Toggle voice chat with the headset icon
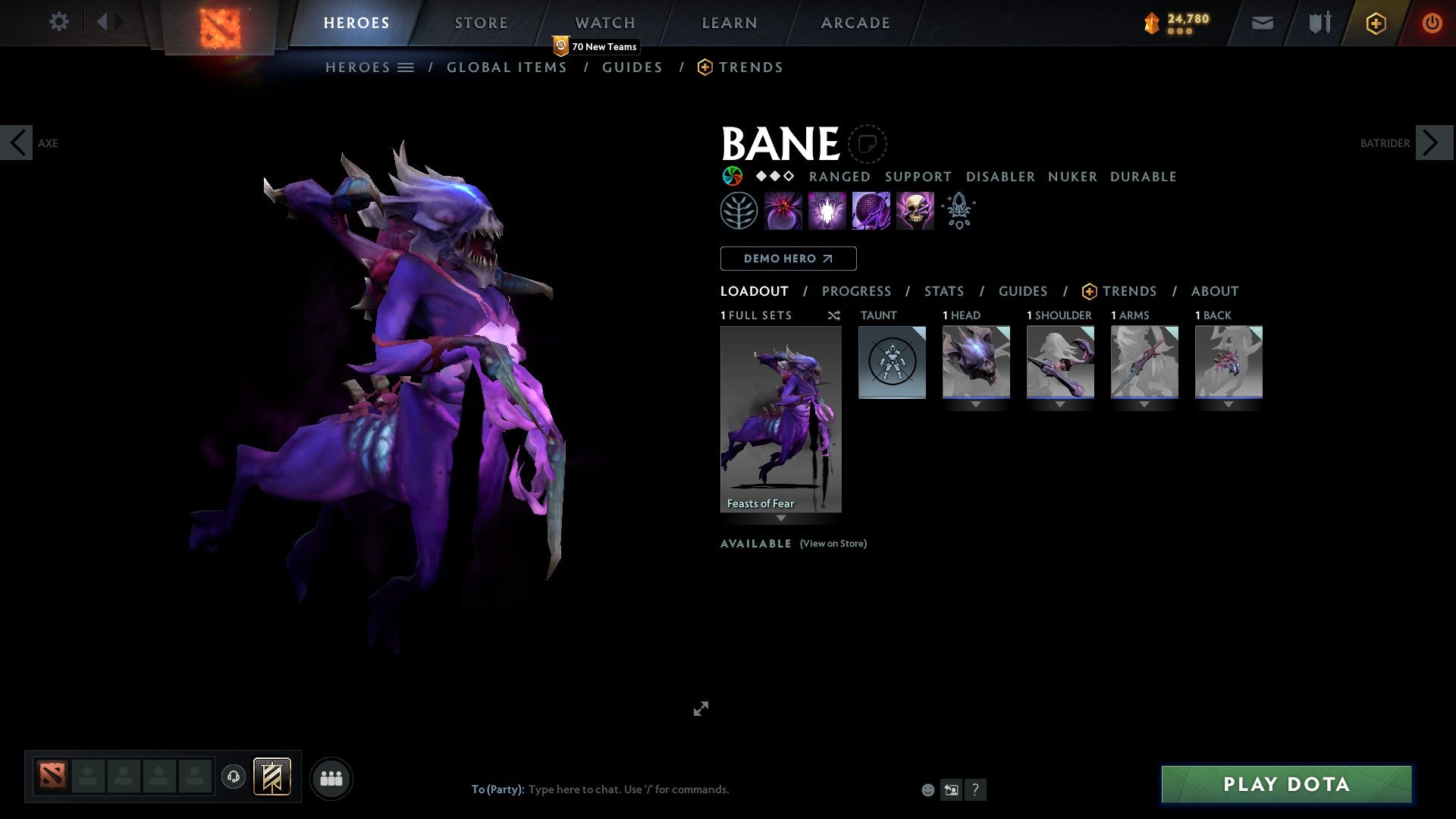 coord(234,777)
